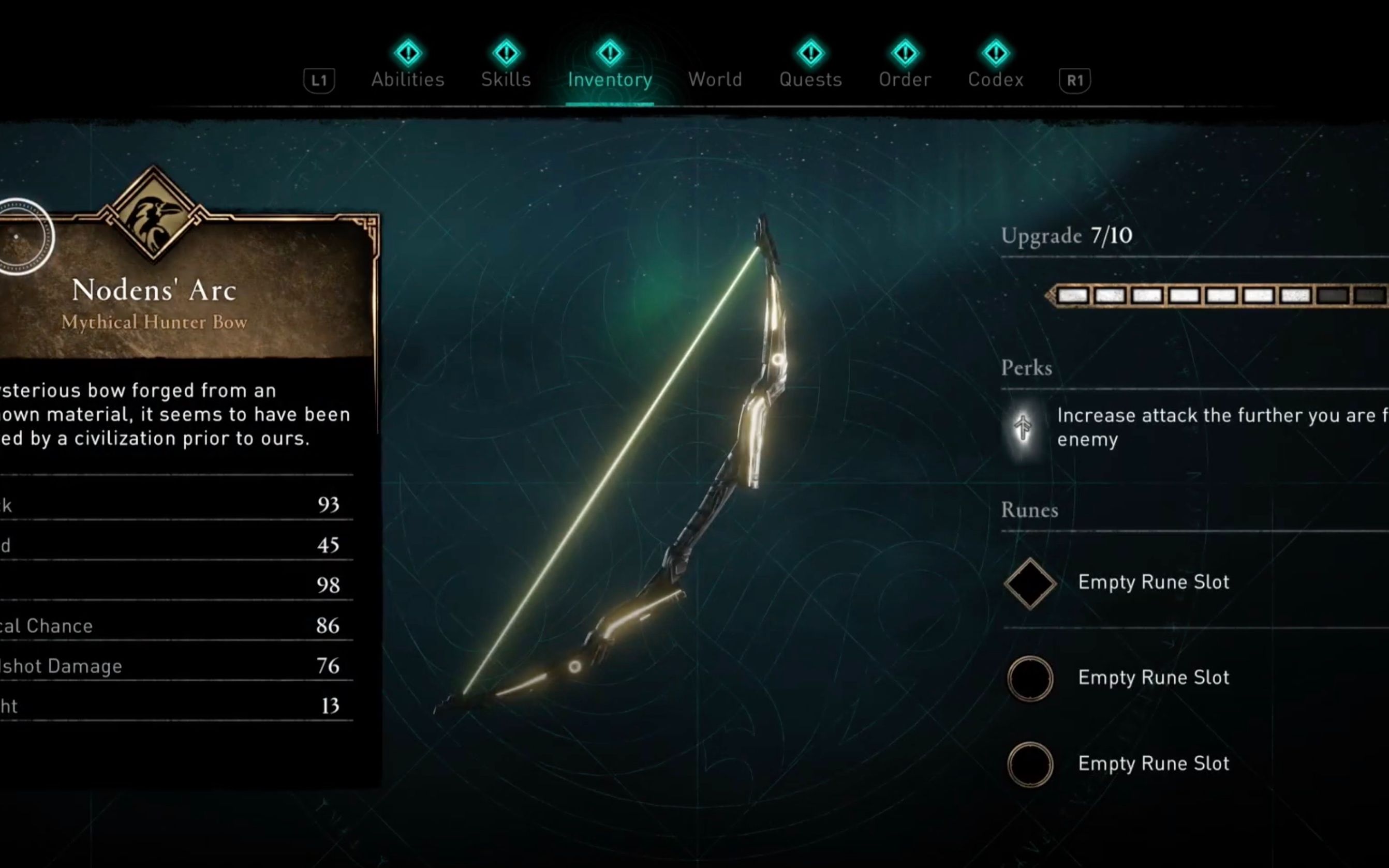Select the Nodens' Arc raven emblem
Screen dimensions: 1389x868
(x=153, y=215)
